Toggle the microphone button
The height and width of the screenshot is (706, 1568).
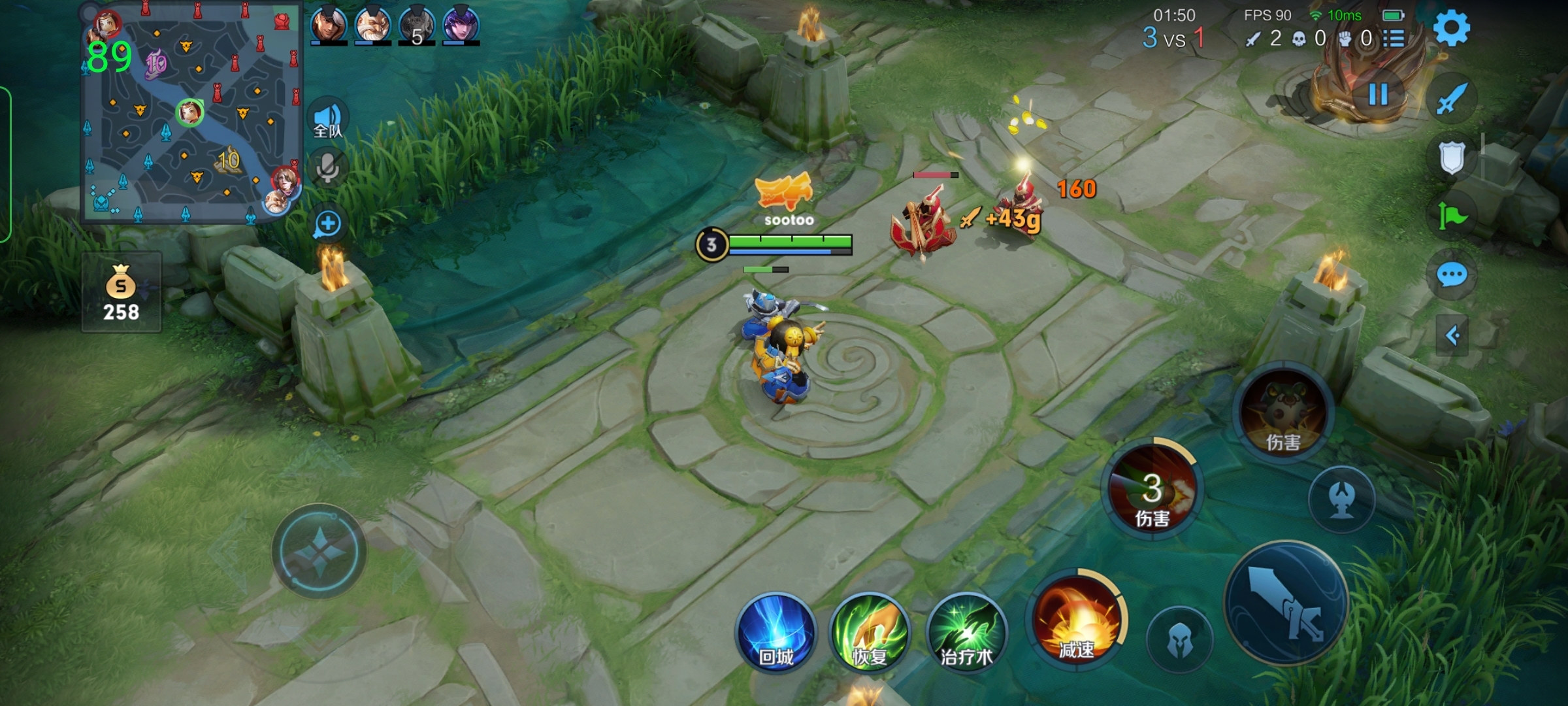(328, 169)
